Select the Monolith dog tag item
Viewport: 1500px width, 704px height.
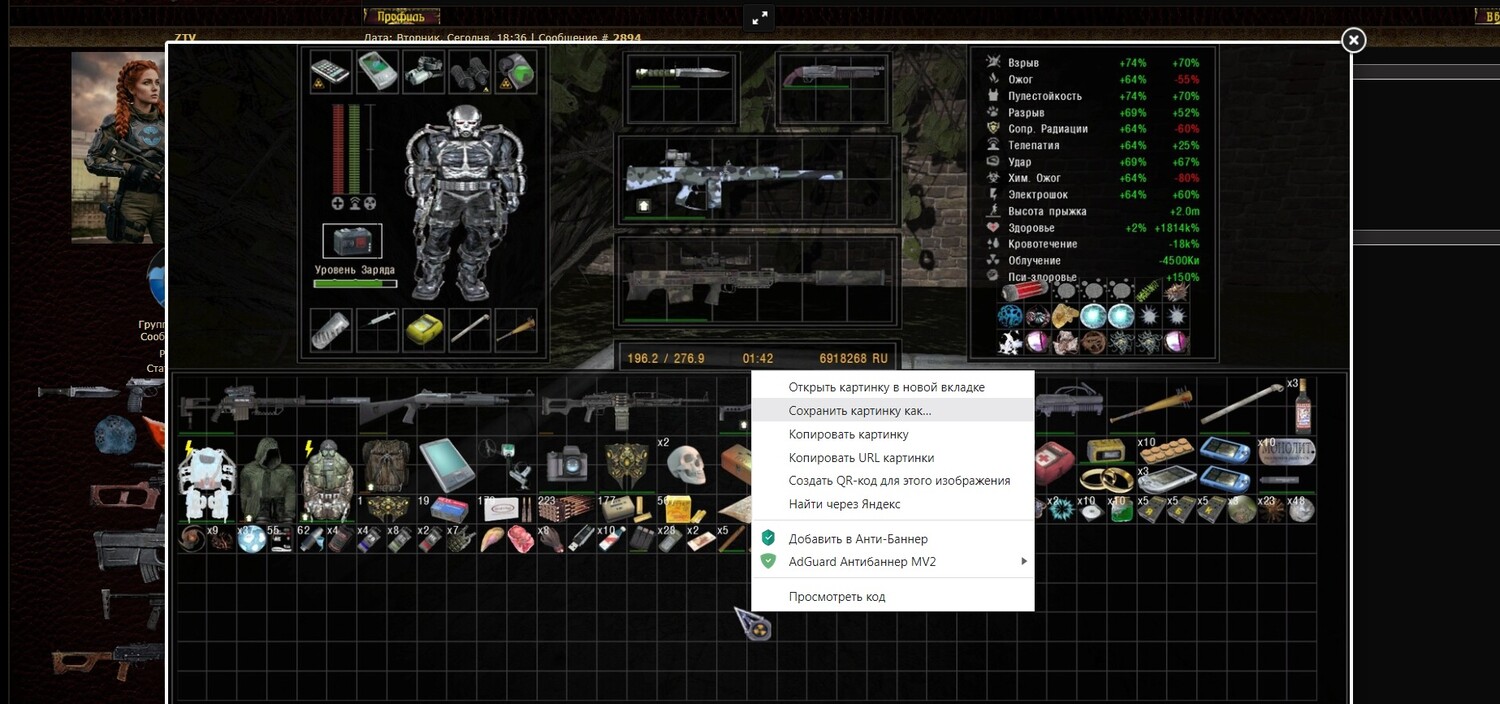1286,453
